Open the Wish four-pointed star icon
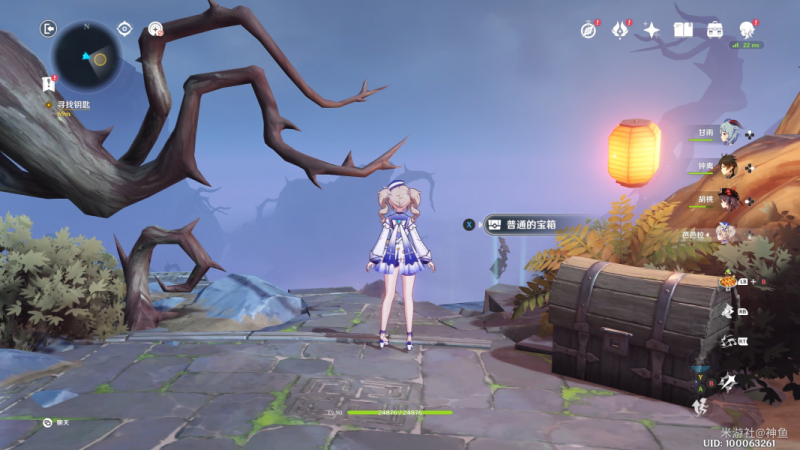Screen dimensions: 800x450 651,30
